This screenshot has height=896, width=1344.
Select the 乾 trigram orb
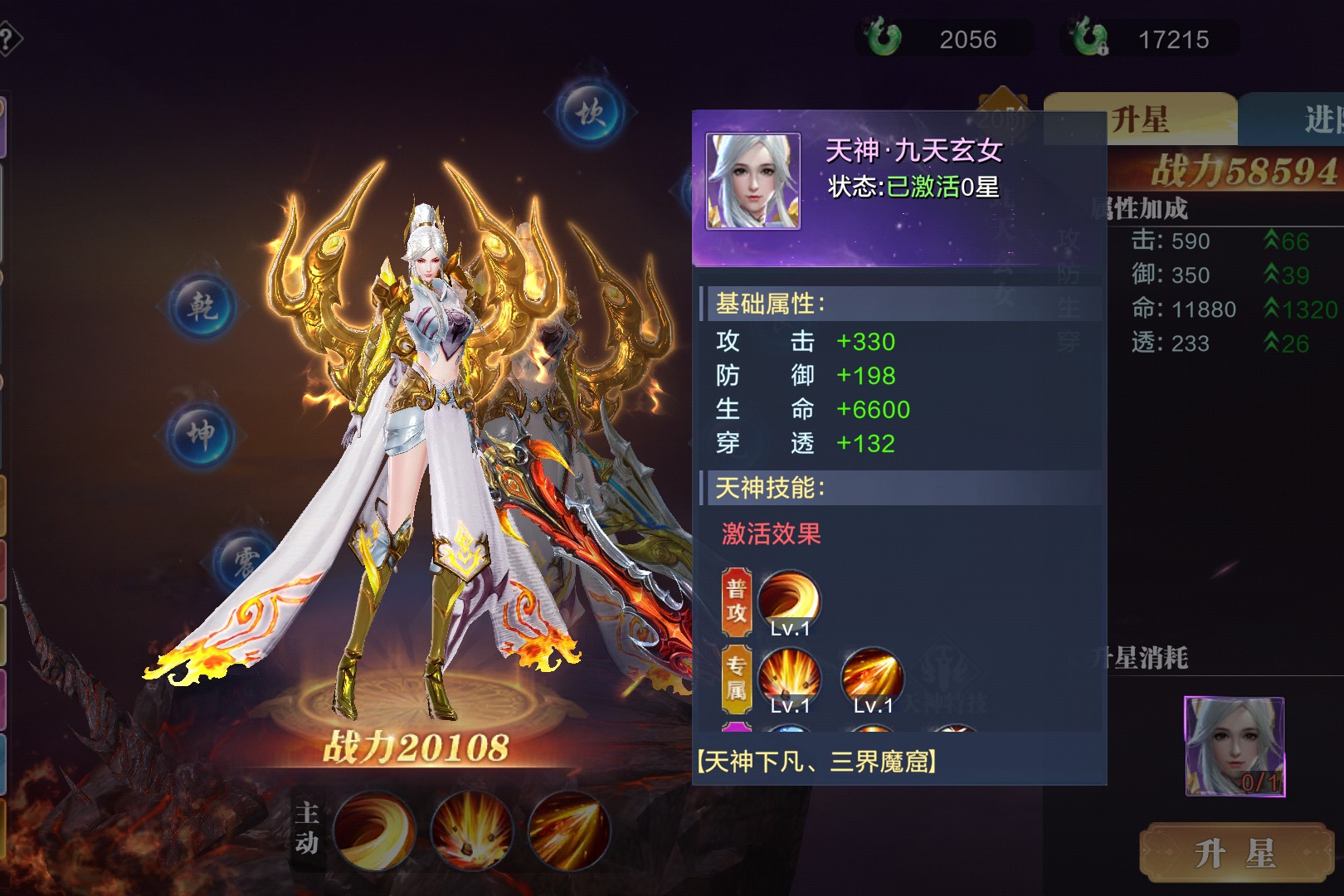202,308
